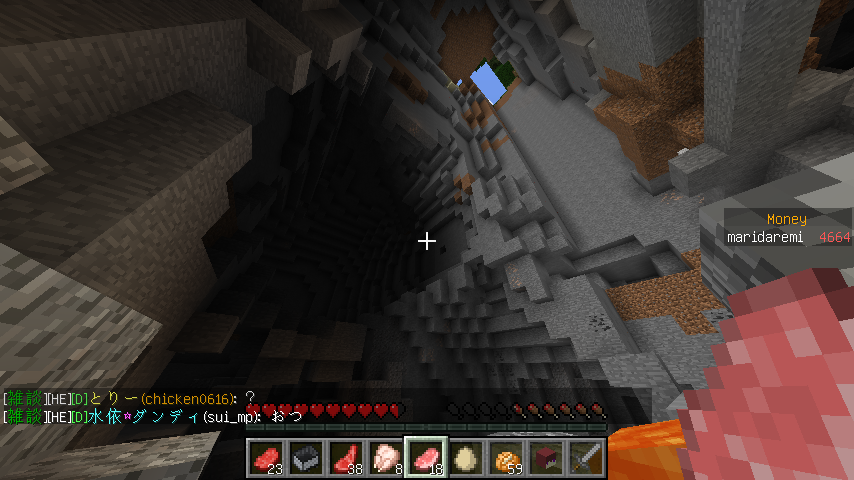Select the egg in the hotbar
The image size is (854, 480).
[x=466, y=458]
